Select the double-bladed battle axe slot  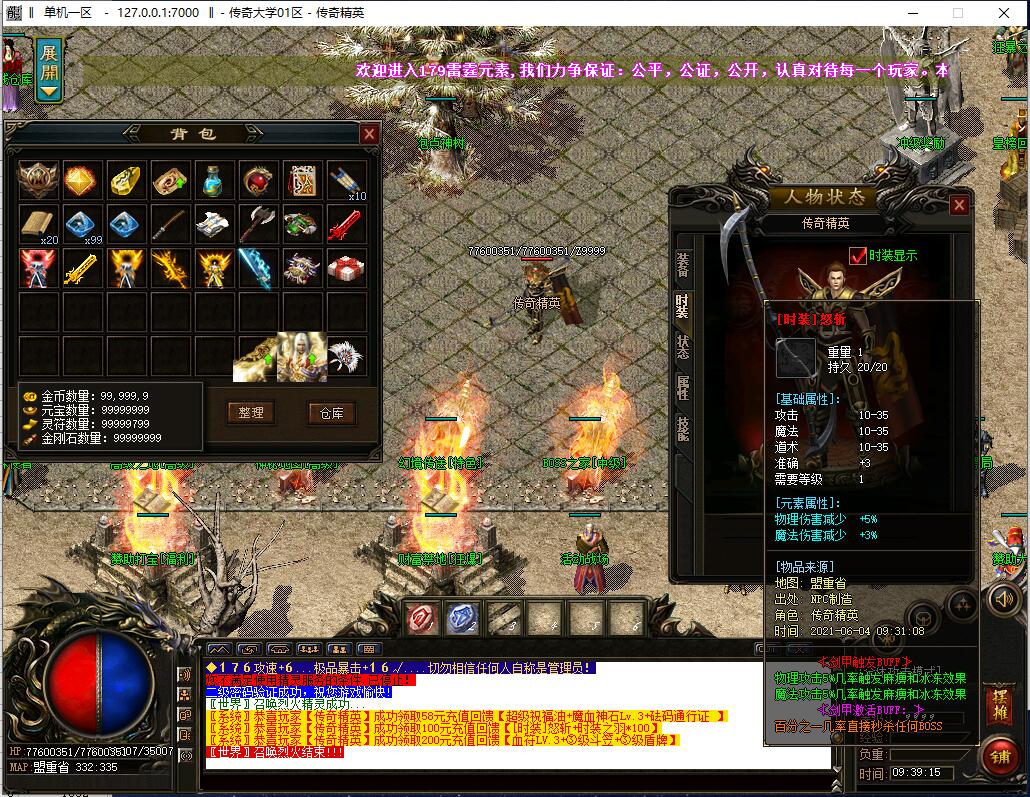[259, 224]
